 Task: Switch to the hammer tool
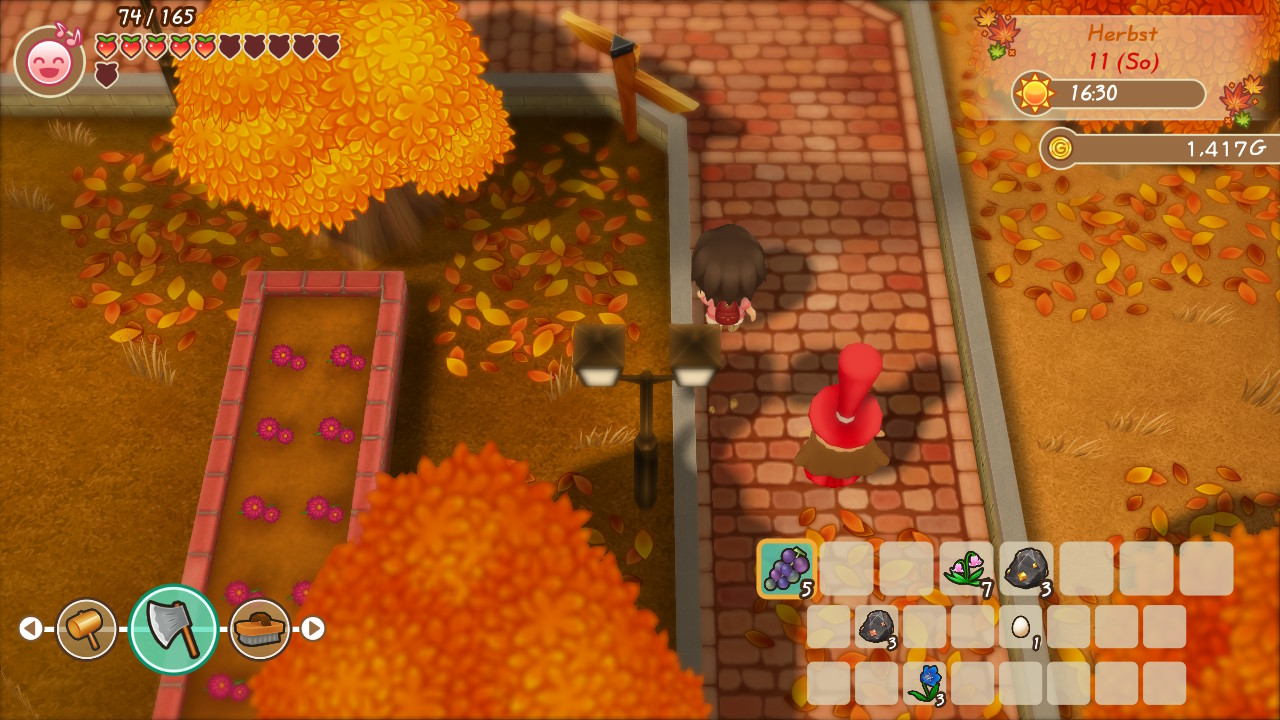(86, 629)
